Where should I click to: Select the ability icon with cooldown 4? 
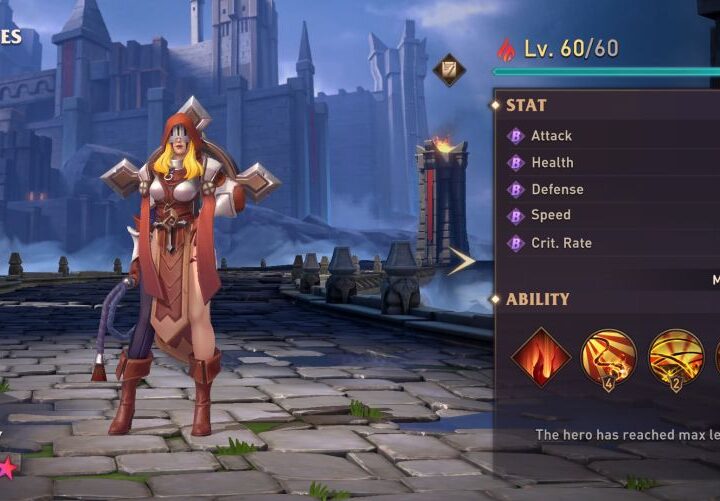click(608, 357)
